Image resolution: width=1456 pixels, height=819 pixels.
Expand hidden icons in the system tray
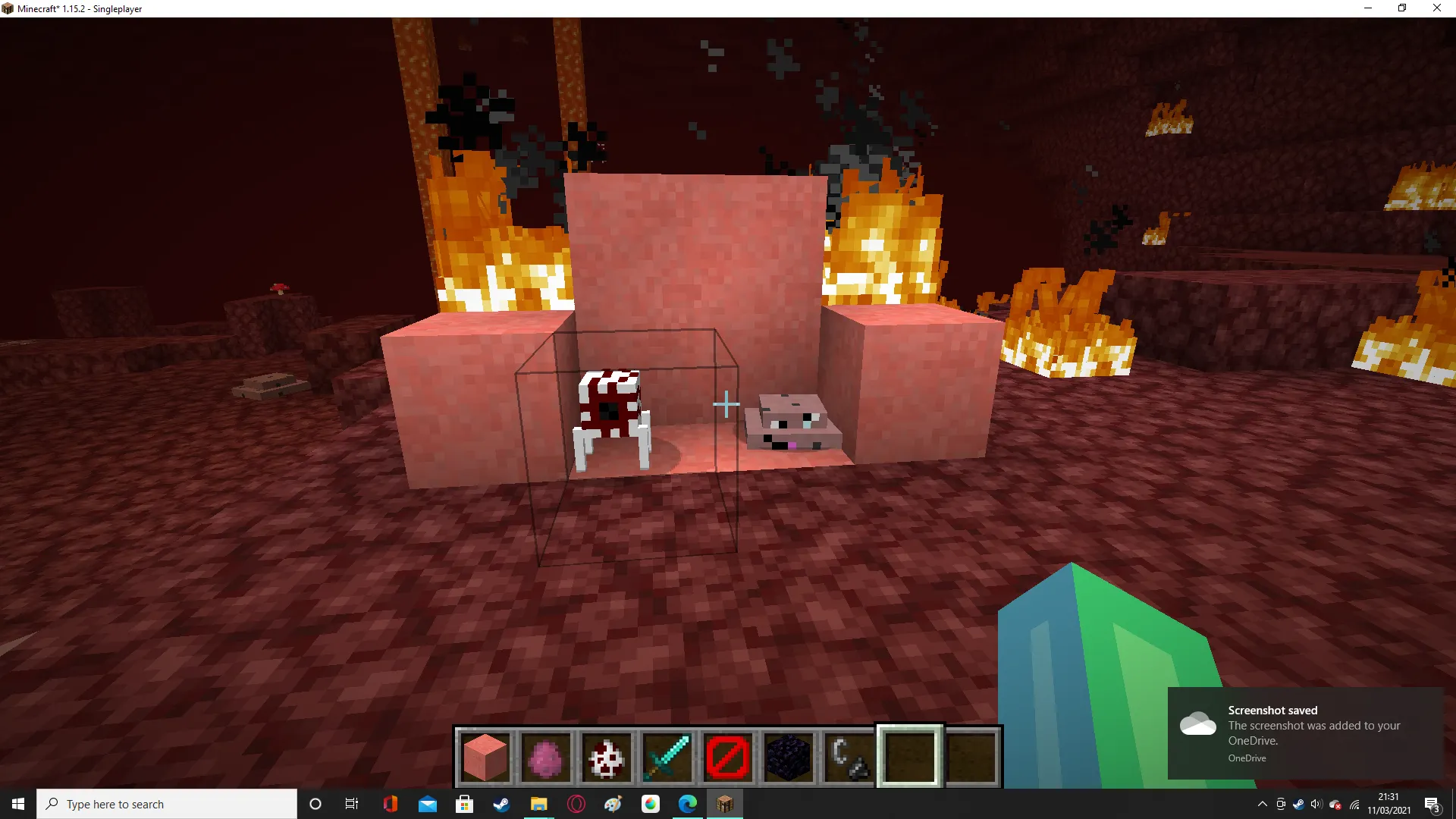point(1263,803)
